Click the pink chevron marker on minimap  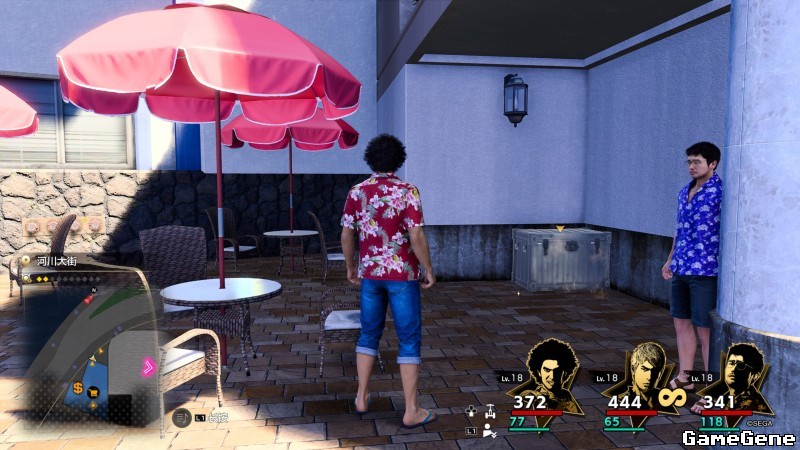(x=149, y=366)
